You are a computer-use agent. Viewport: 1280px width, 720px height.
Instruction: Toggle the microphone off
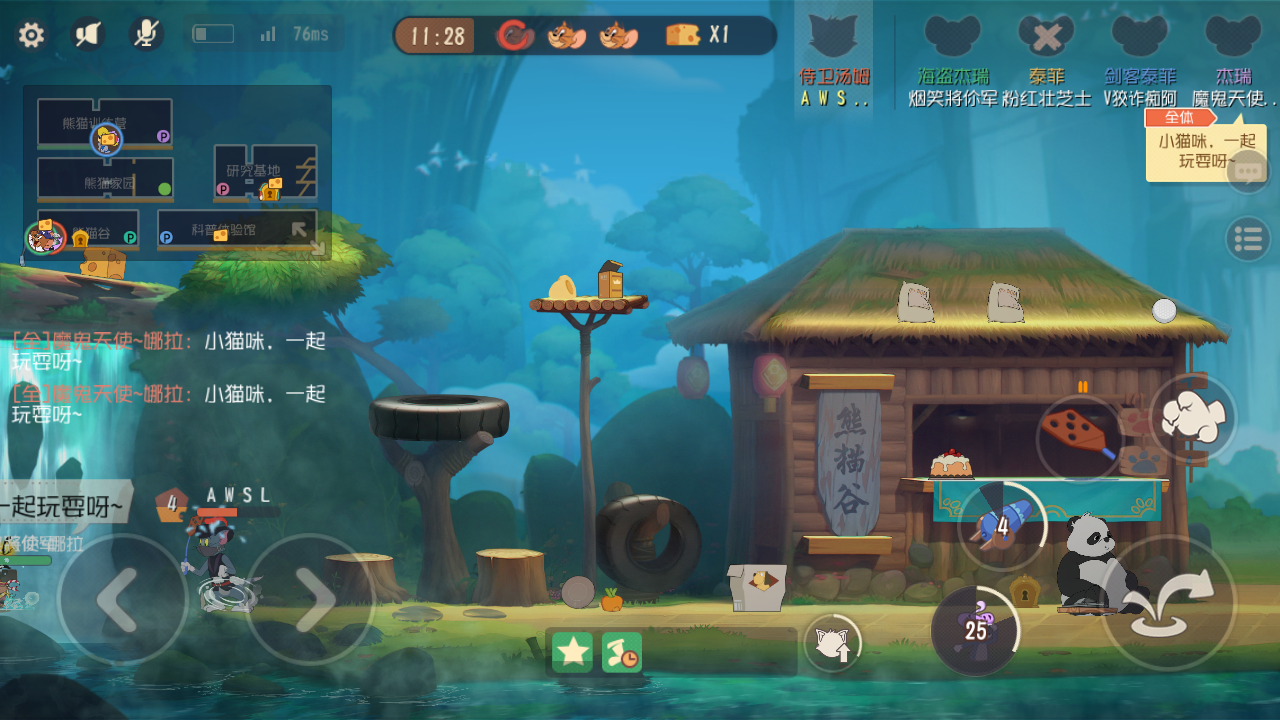(x=146, y=33)
